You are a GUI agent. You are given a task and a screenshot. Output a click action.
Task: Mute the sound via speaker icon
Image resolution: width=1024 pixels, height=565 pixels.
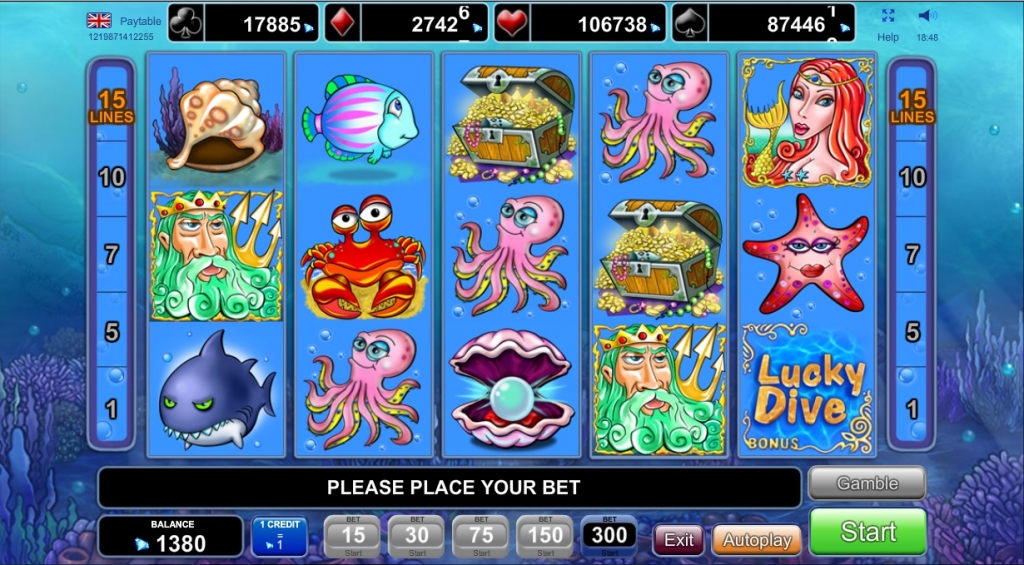[927, 16]
